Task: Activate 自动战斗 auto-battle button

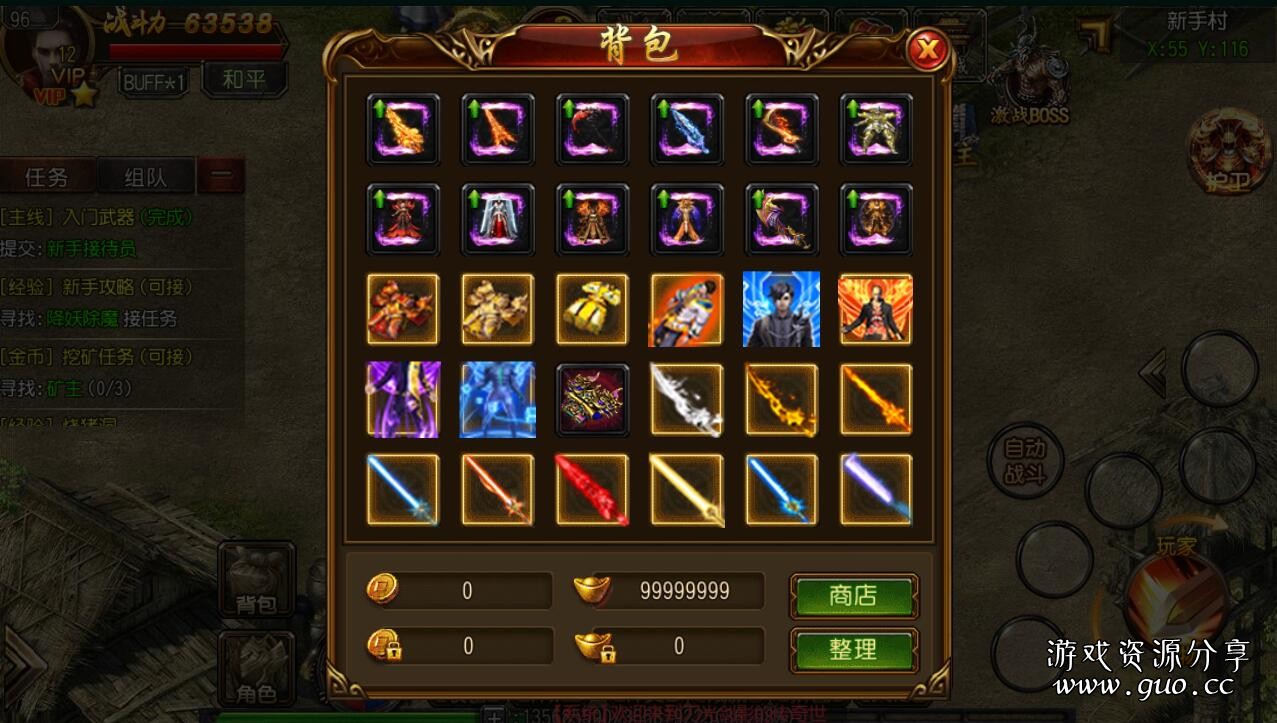Action: [1024, 461]
